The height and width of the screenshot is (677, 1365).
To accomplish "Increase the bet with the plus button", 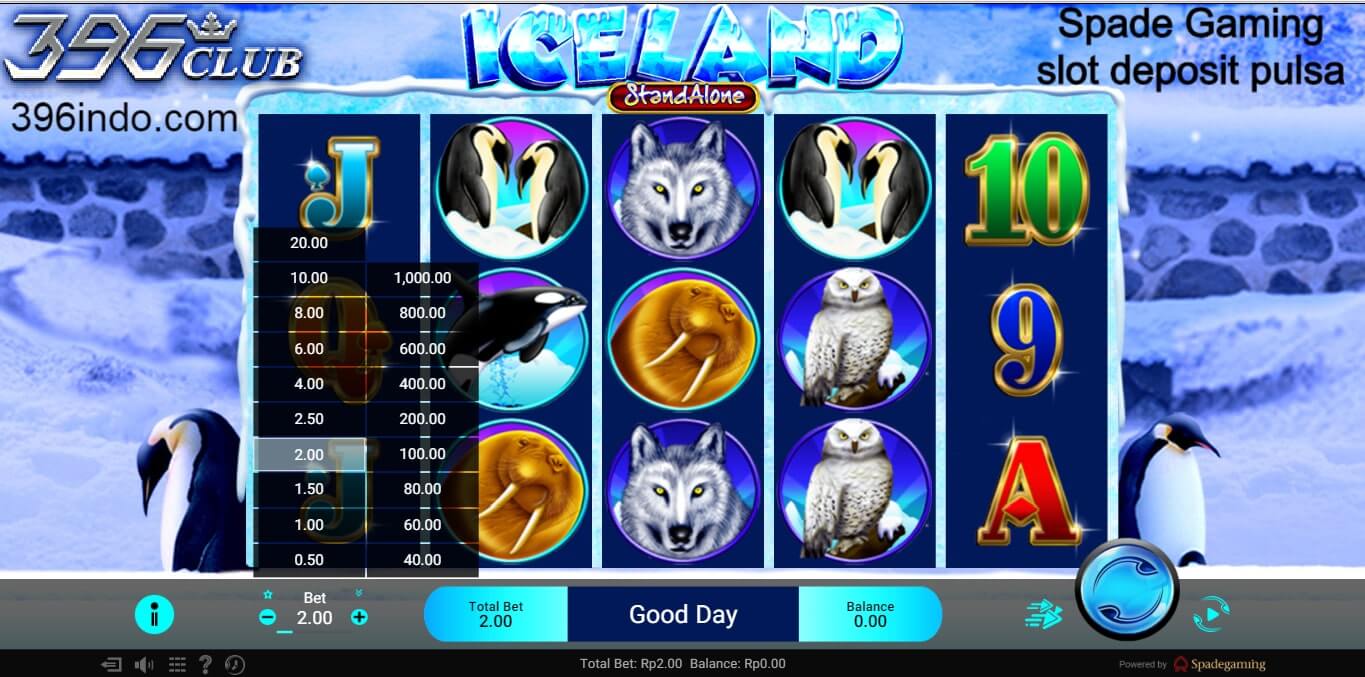I will (x=359, y=618).
